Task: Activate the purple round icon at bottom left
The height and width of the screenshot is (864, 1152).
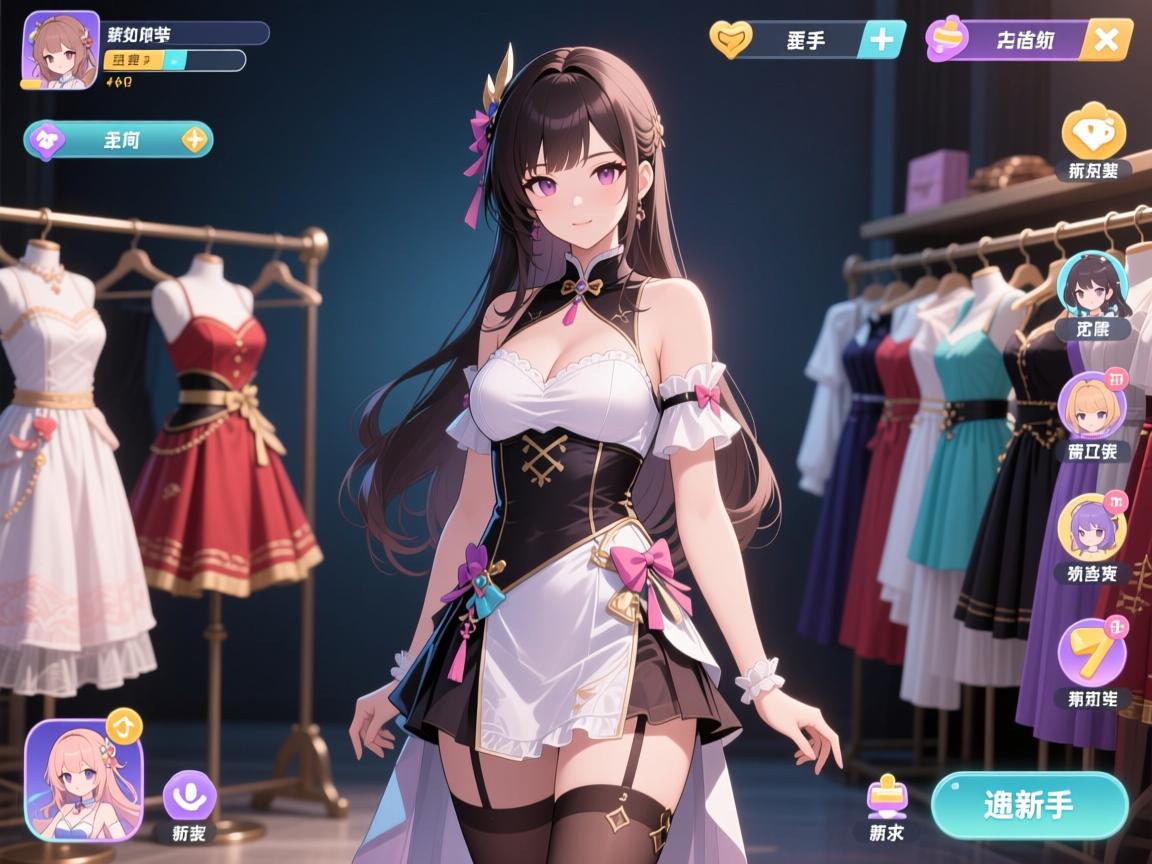Action: point(189,795)
